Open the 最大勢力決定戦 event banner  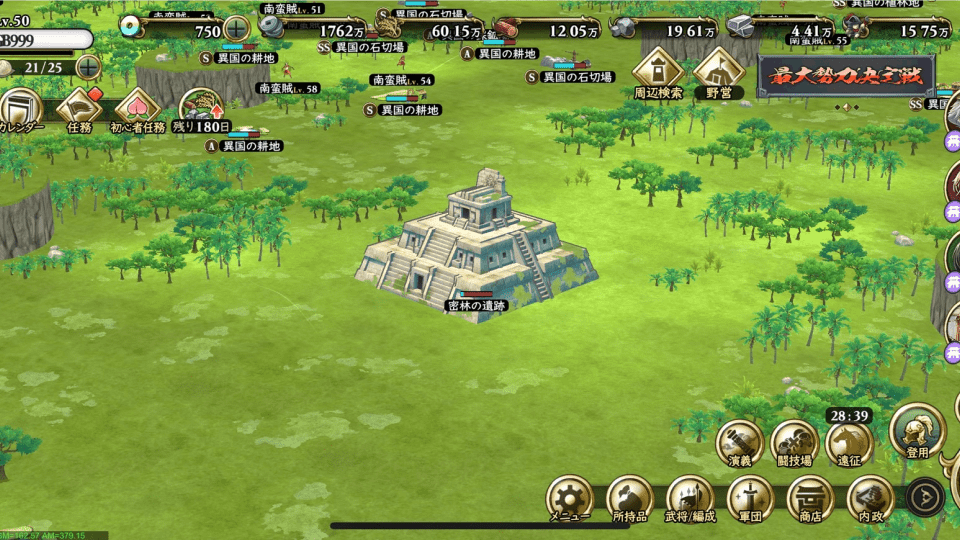[846, 75]
